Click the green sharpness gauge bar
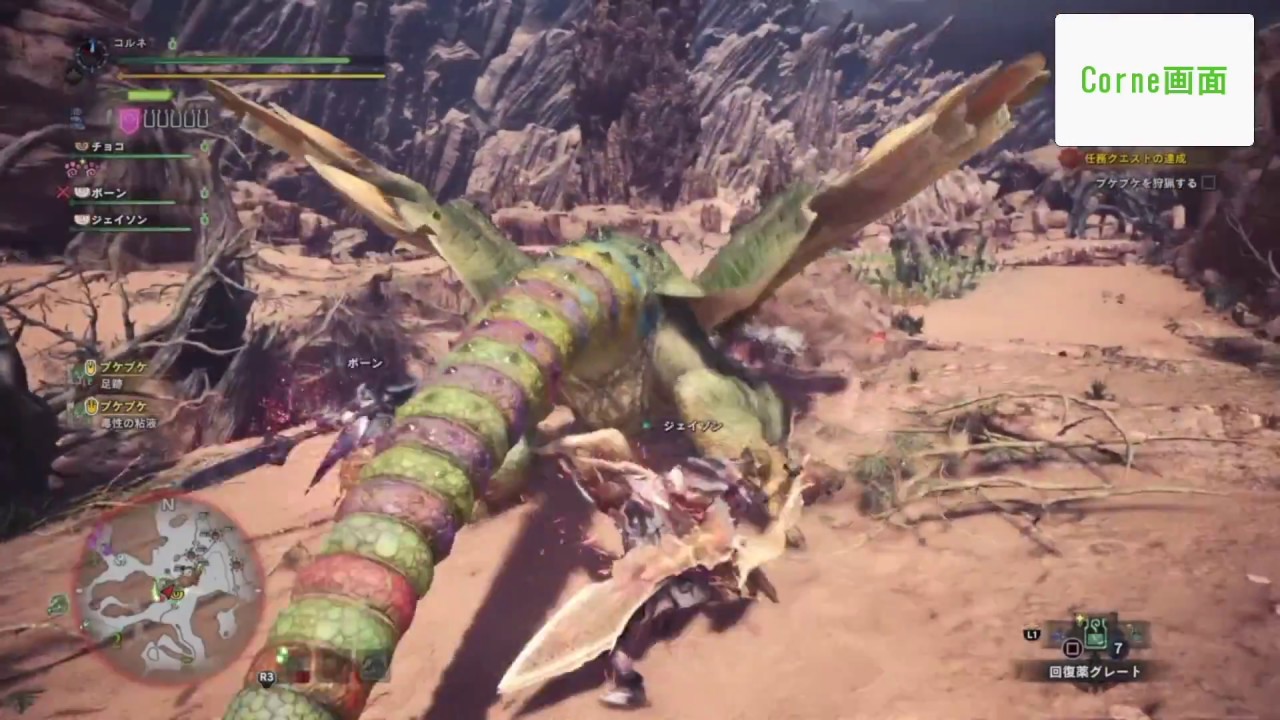Screen dimensions: 1280x720 [148, 94]
